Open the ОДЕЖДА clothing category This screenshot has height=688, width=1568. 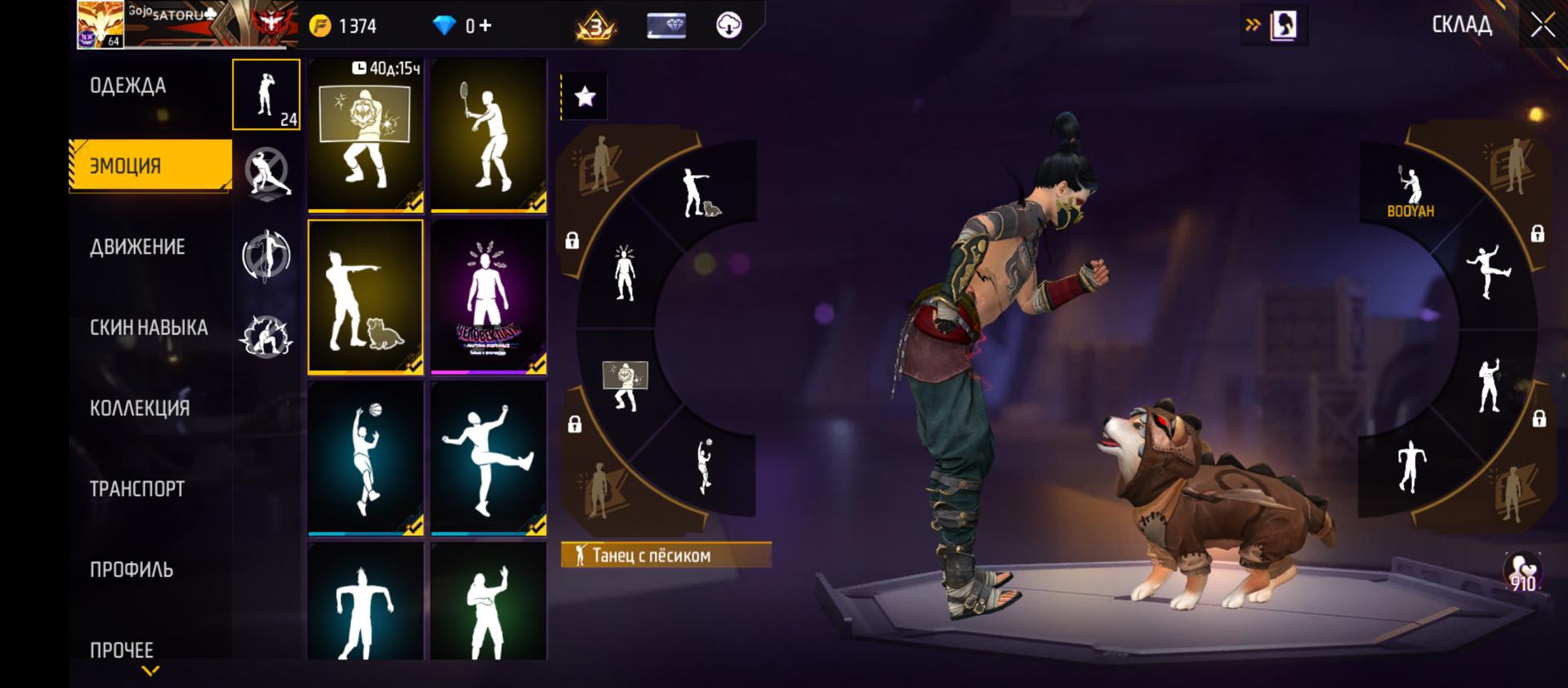[x=128, y=87]
